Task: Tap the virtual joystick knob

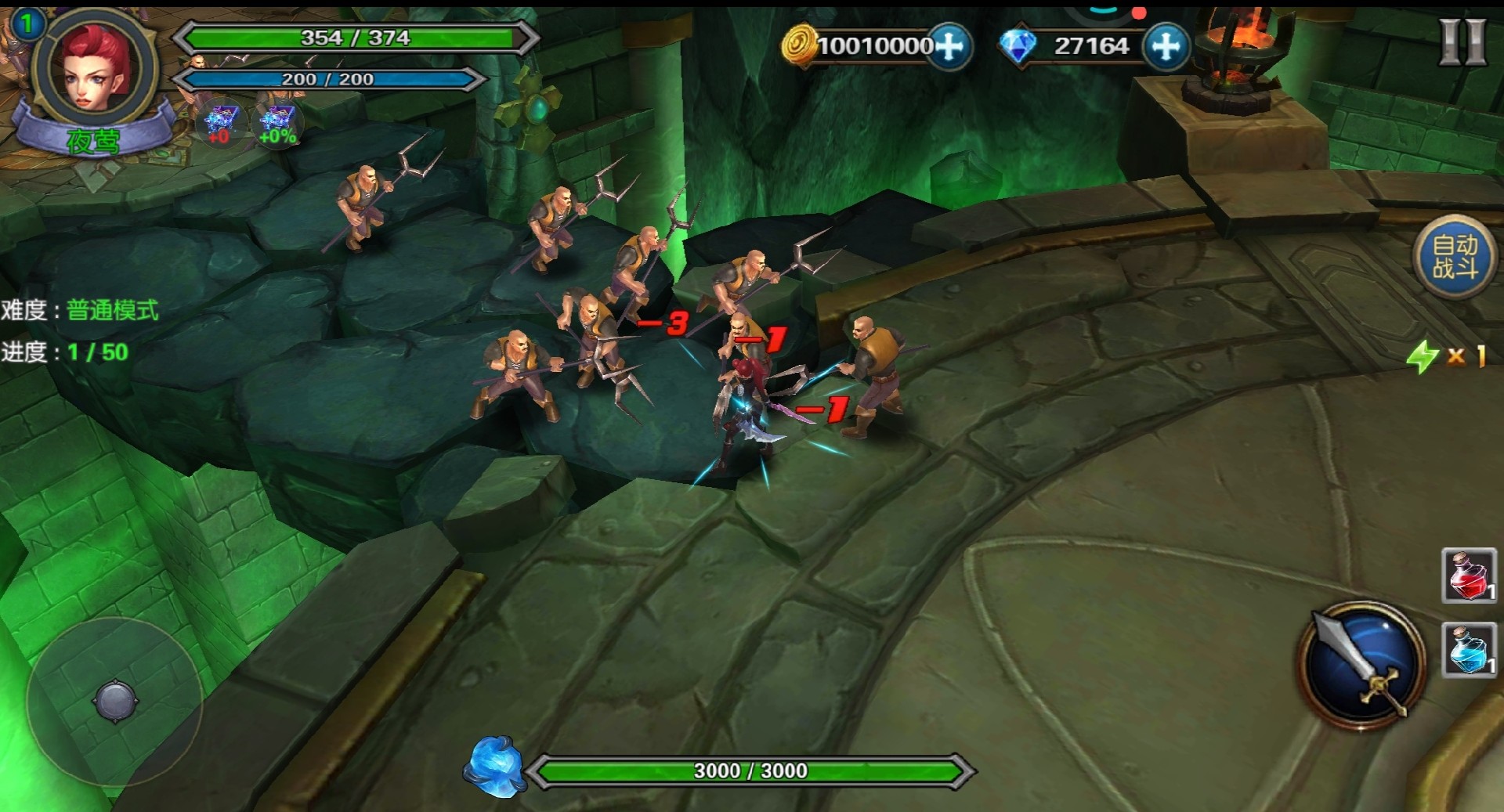Action: pos(116,700)
